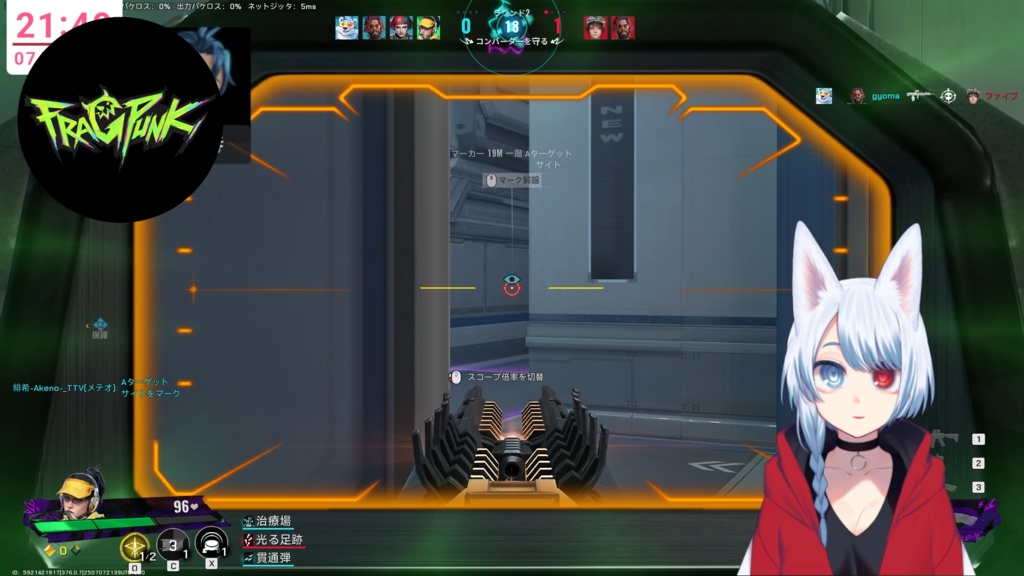Click the red eye ping marker
Viewport: 1024px width, 576px height.
point(512,286)
